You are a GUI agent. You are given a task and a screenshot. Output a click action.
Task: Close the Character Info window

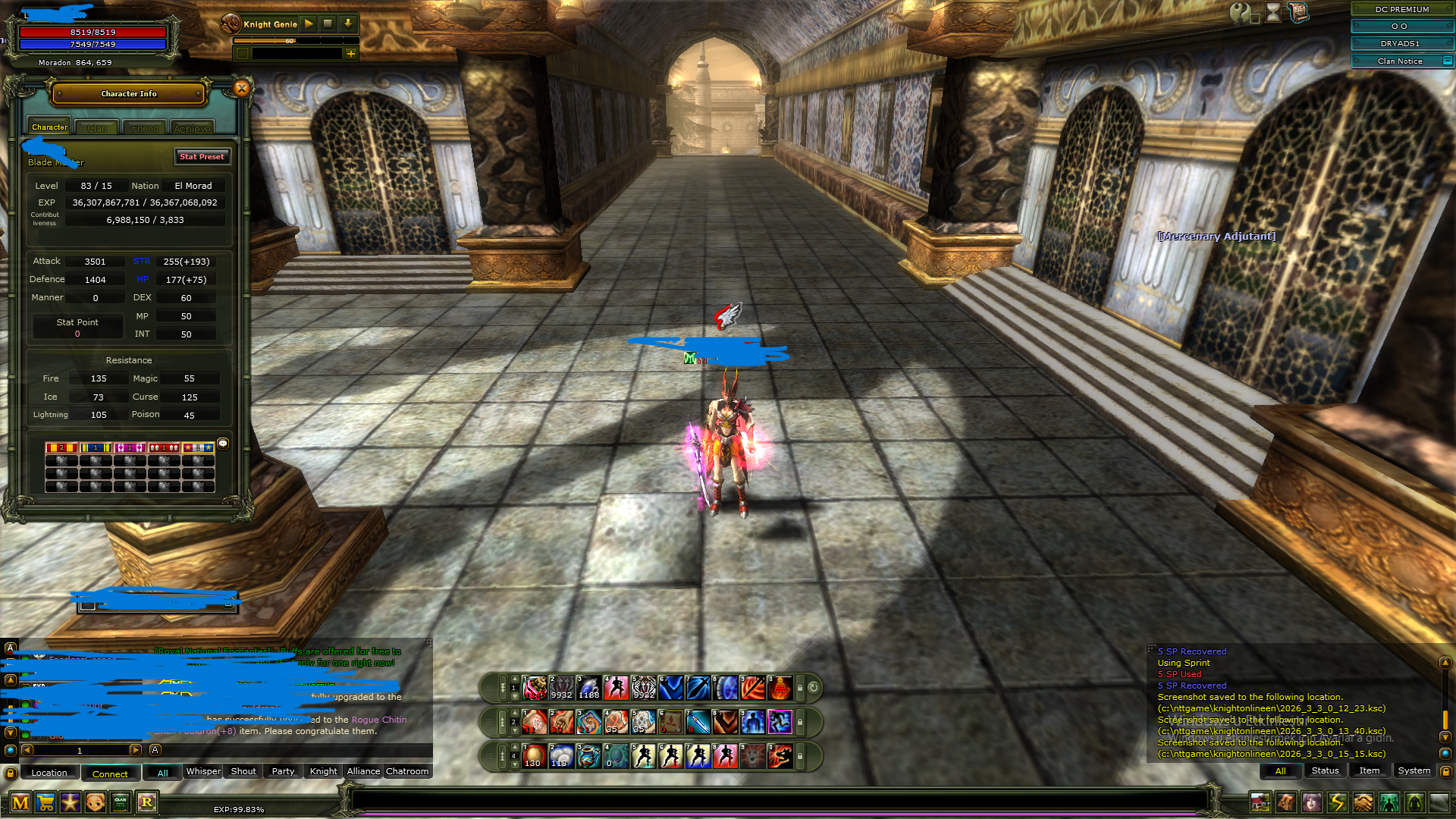(x=242, y=88)
